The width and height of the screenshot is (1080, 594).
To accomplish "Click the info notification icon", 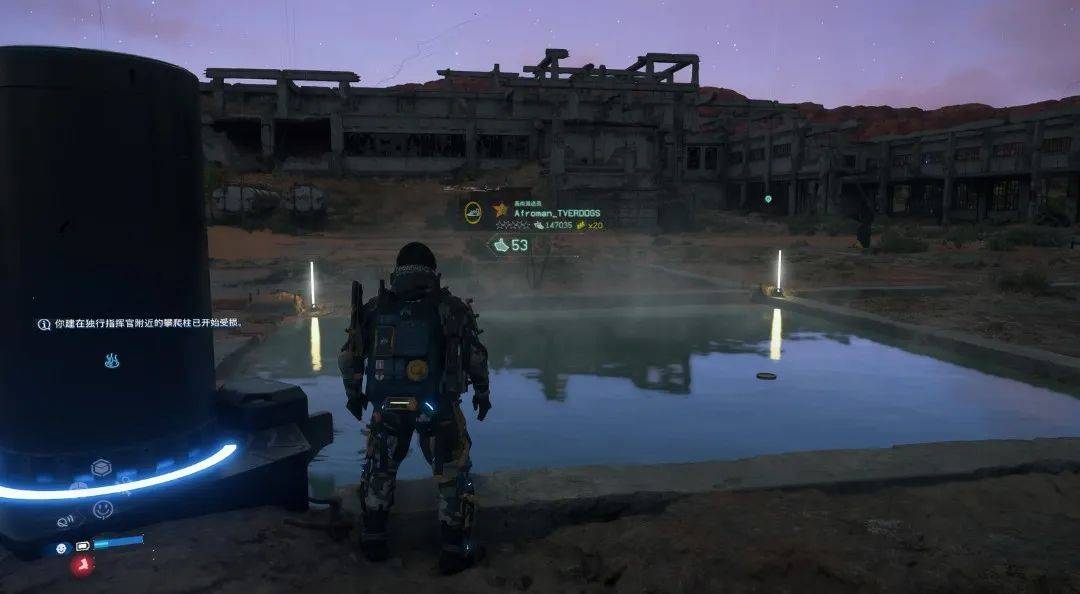I will (44, 324).
